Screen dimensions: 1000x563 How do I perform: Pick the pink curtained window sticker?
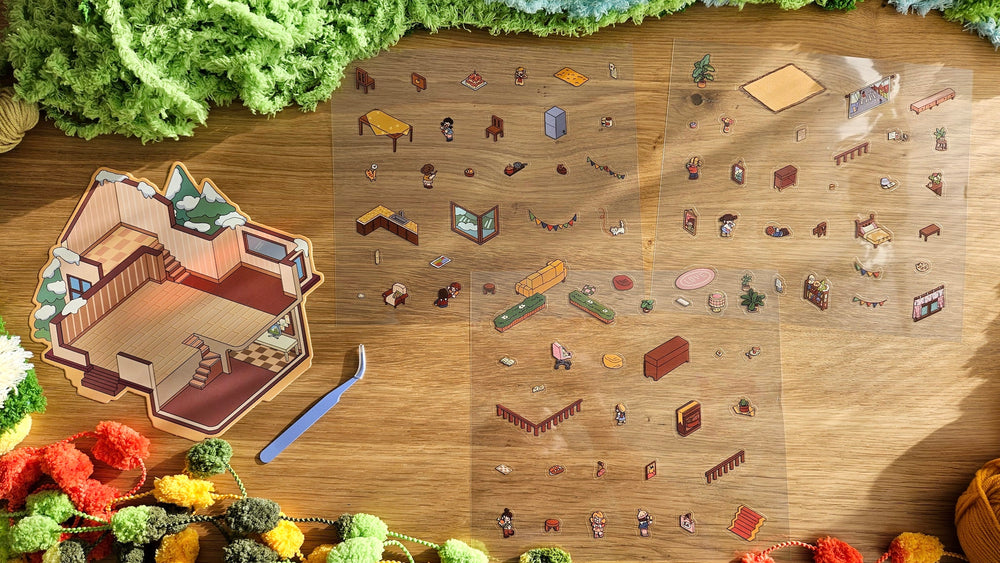[928, 302]
